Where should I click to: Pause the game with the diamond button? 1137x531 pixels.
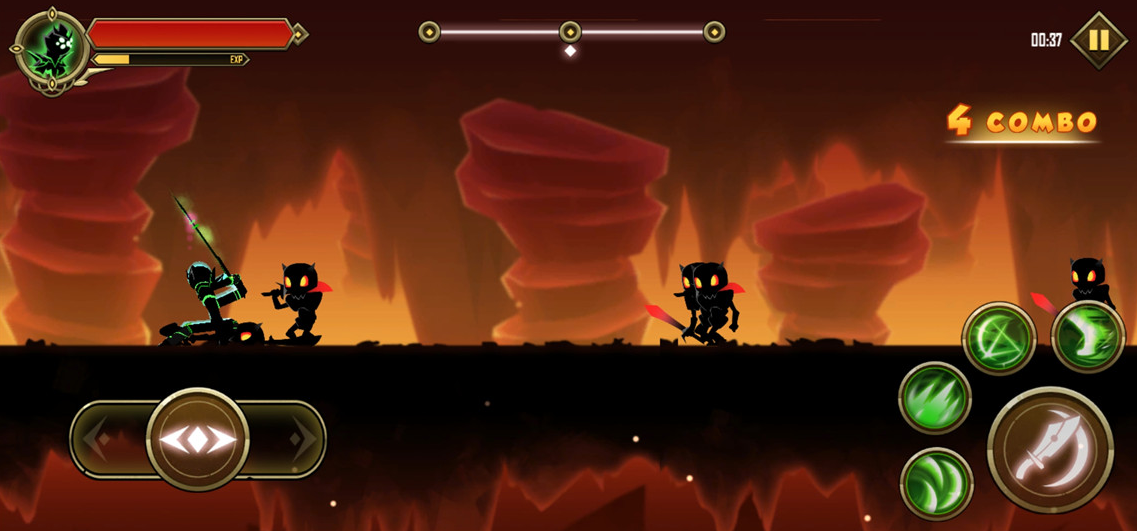(1098, 40)
